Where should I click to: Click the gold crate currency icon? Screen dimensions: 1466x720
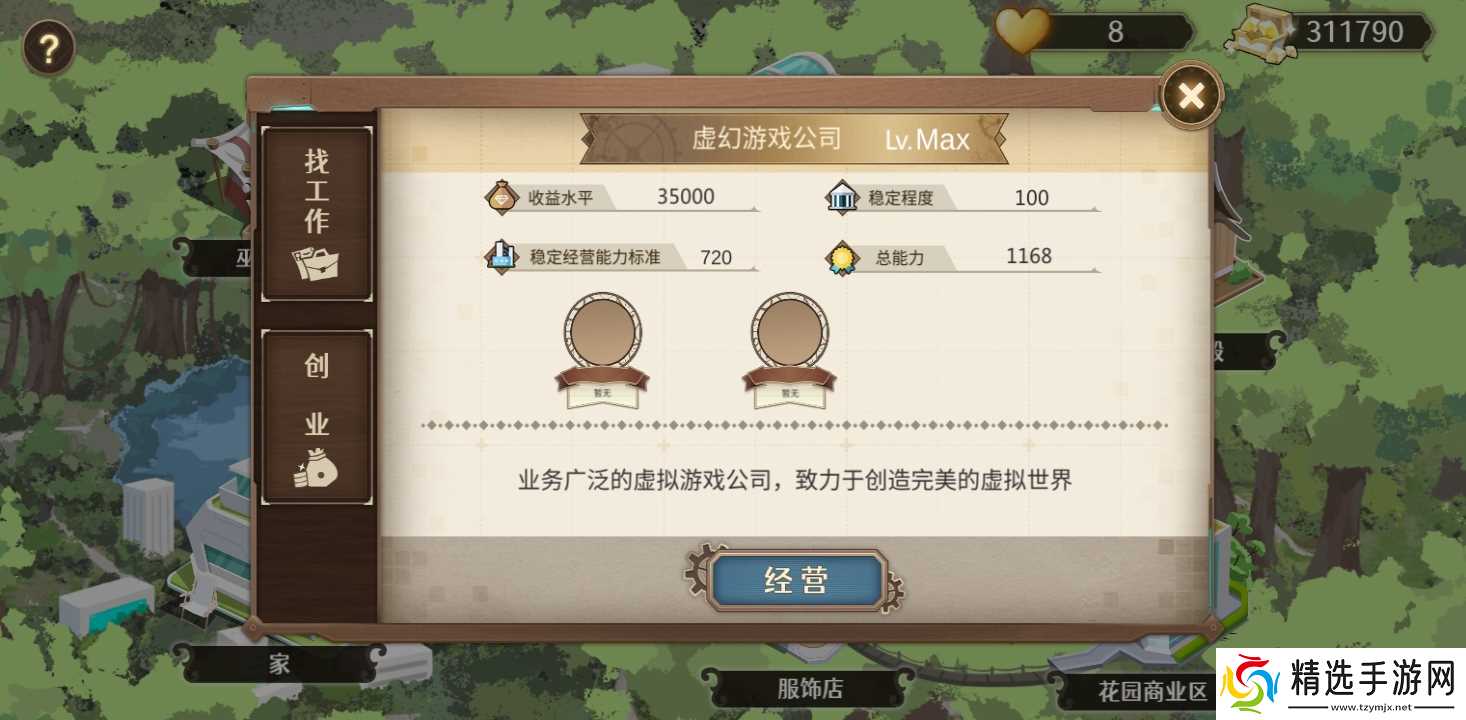[x=1264, y=30]
